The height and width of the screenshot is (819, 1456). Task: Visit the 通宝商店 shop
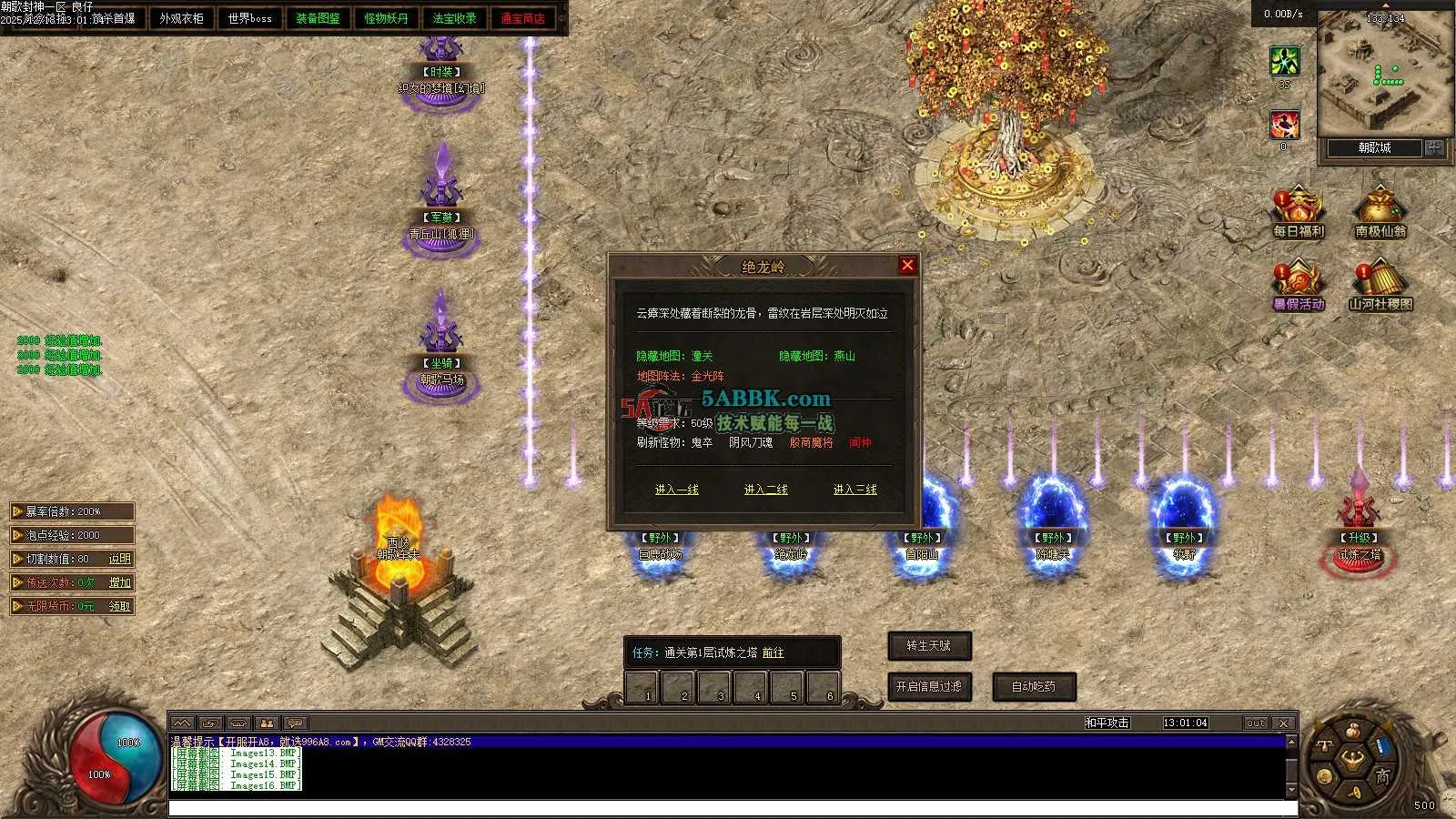522,18
